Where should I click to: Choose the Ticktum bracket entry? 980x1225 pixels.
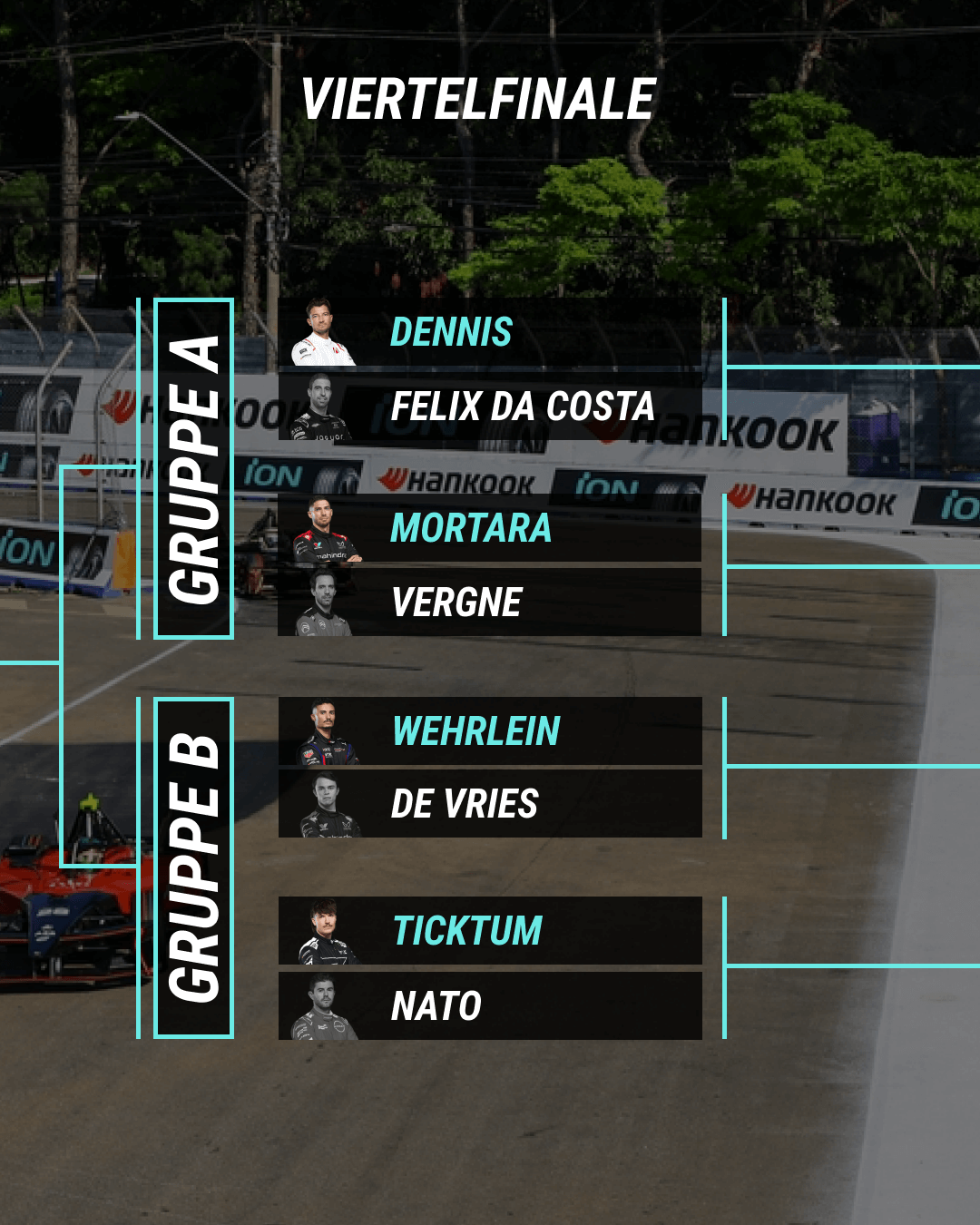tap(490, 931)
